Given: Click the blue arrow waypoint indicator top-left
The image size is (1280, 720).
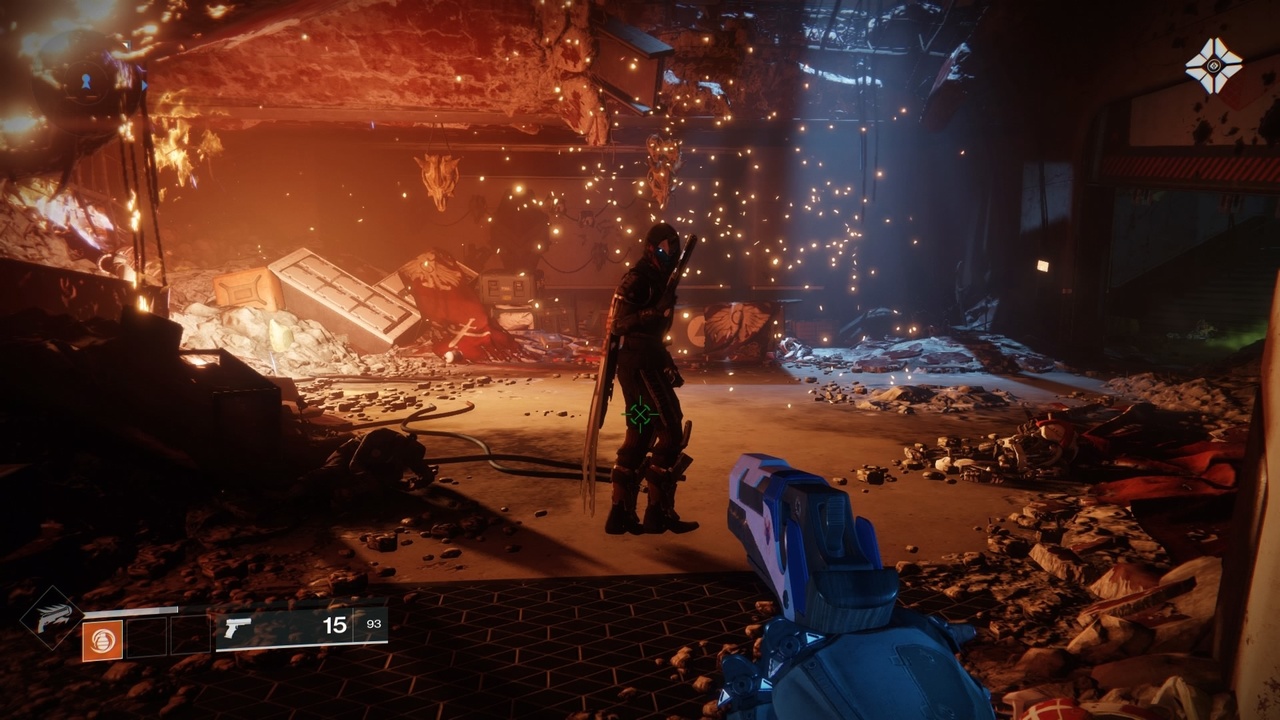Looking at the screenshot, I should (x=144, y=86).
